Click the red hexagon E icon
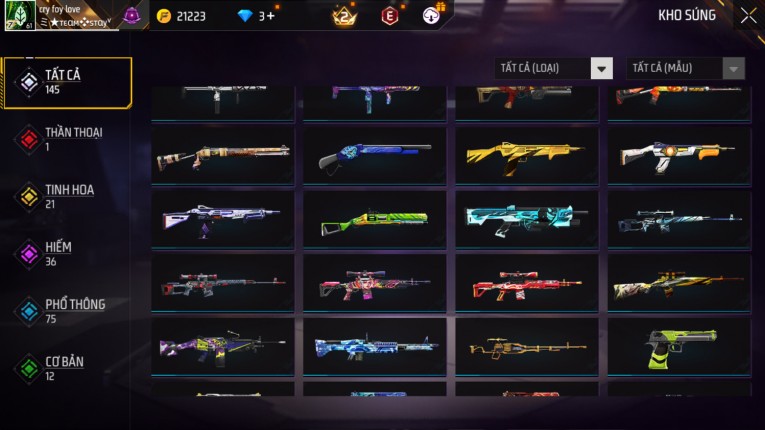 (x=390, y=16)
